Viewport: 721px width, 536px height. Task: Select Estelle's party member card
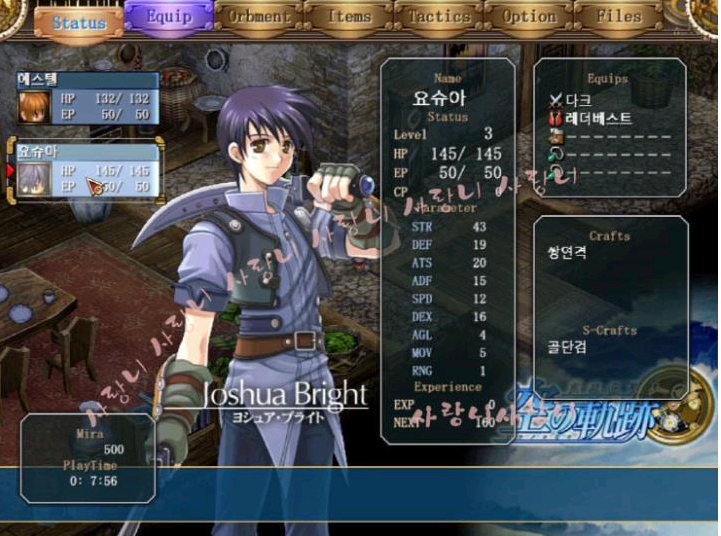pos(88,98)
